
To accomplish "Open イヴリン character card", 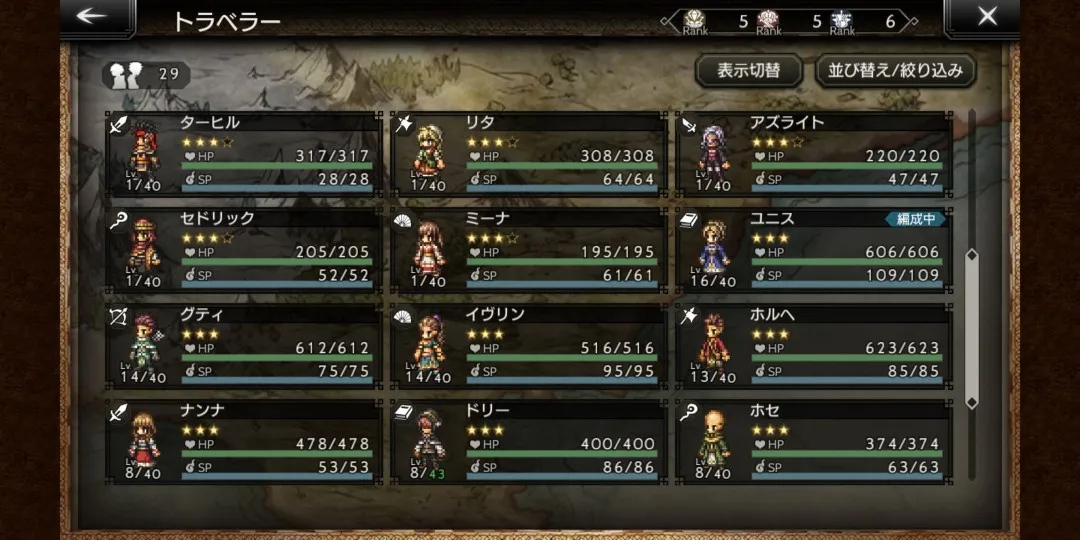I will pos(528,346).
